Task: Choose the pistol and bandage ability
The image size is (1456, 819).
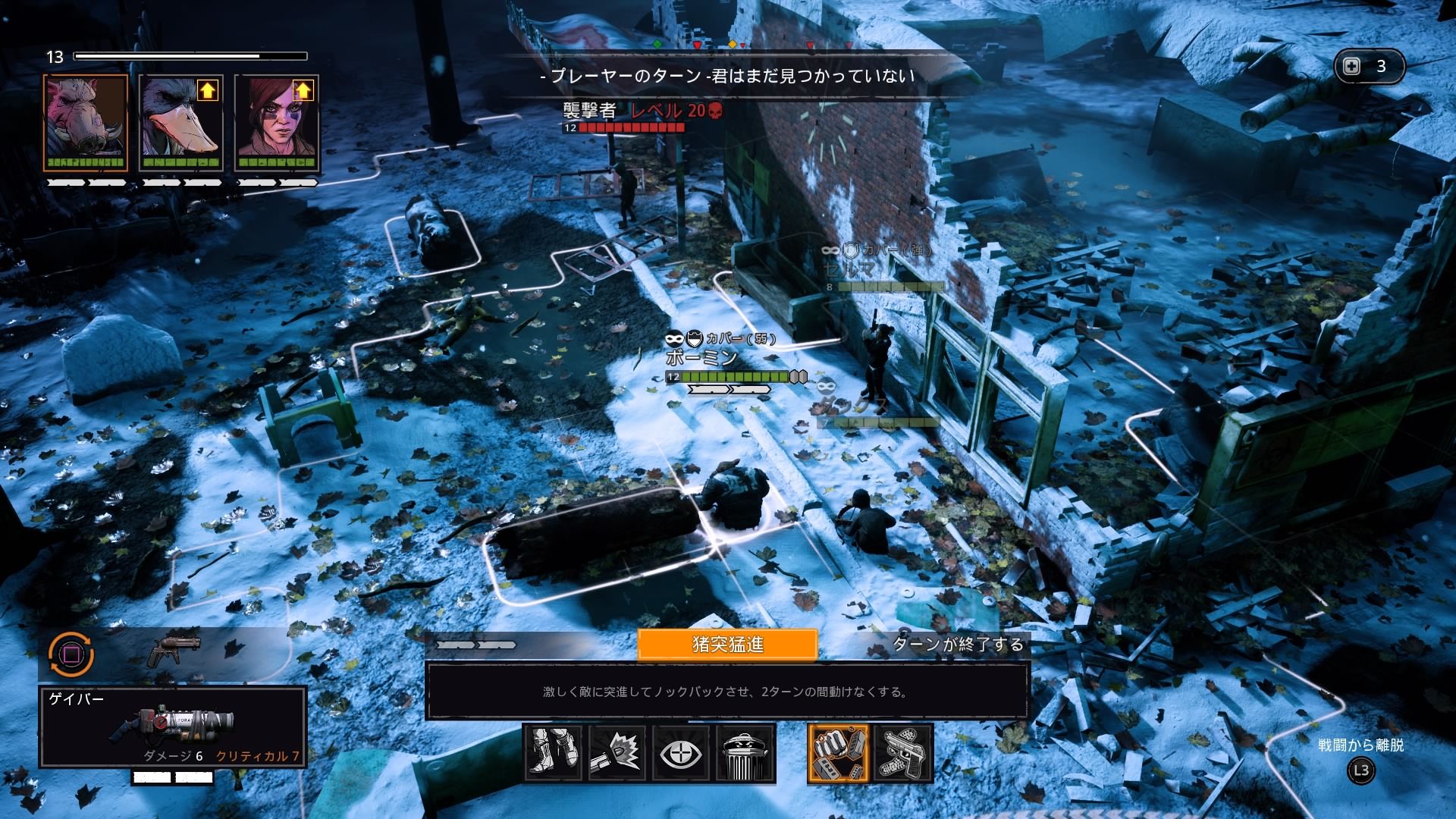Action: point(903,752)
